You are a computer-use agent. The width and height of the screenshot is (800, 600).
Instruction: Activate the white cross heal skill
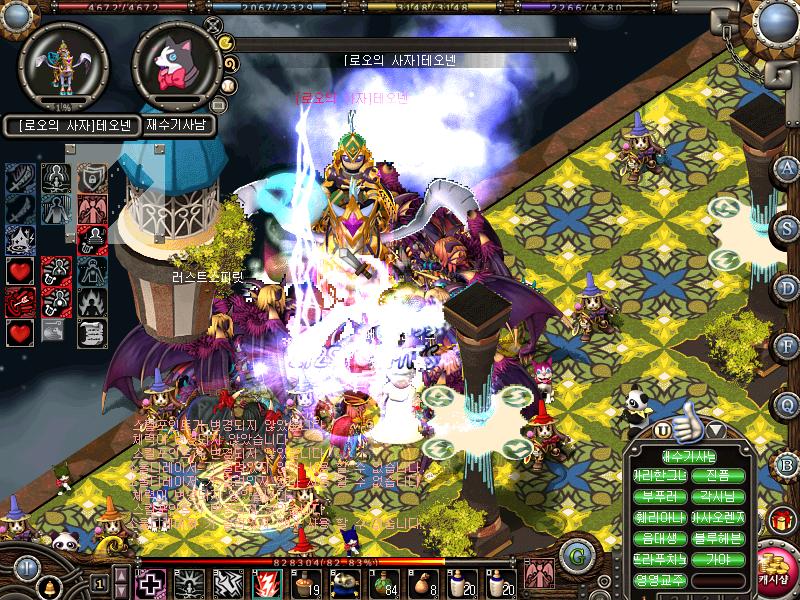[x=150, y=582]
